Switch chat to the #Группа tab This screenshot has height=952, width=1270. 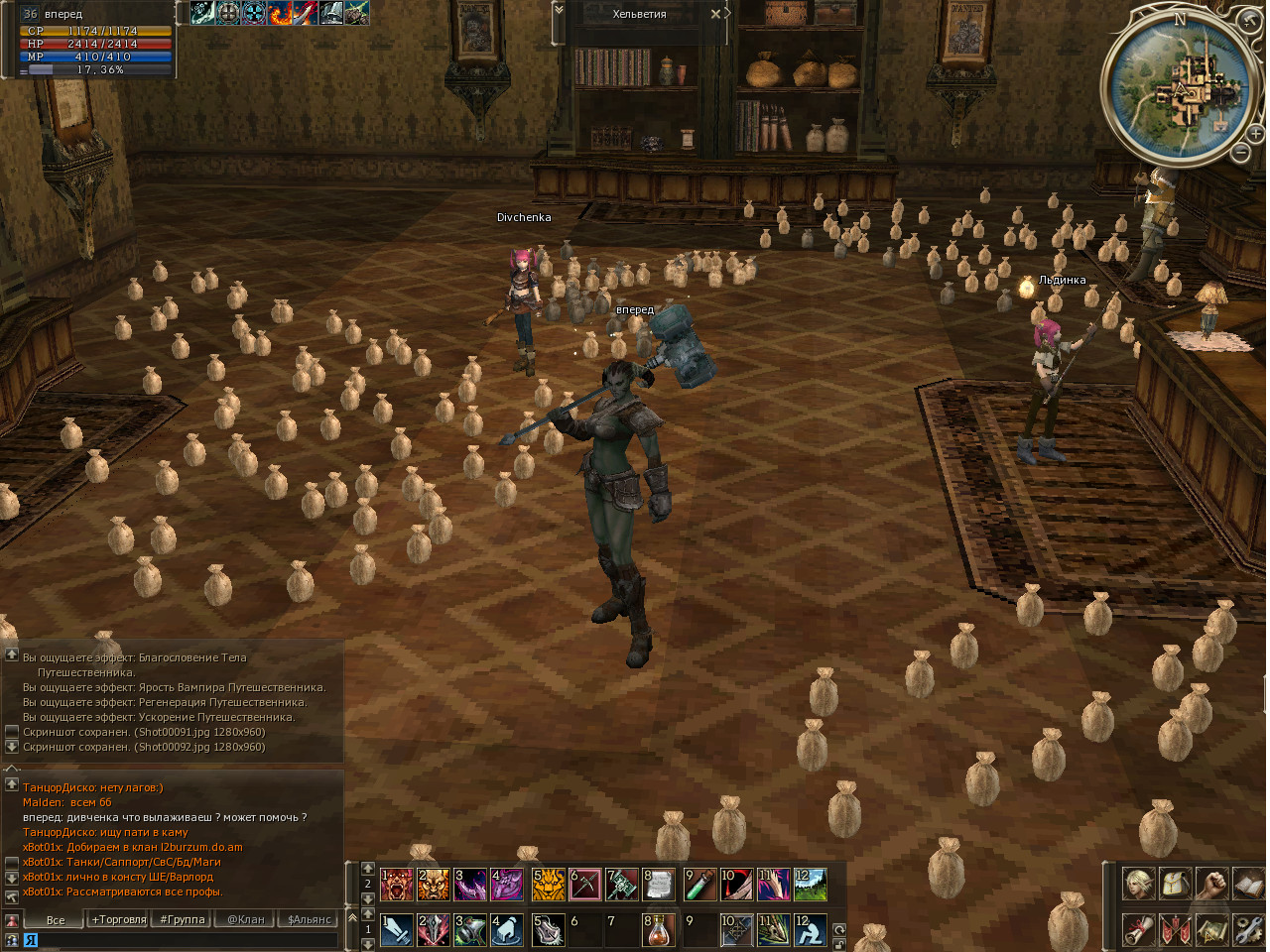coord(183,919)
